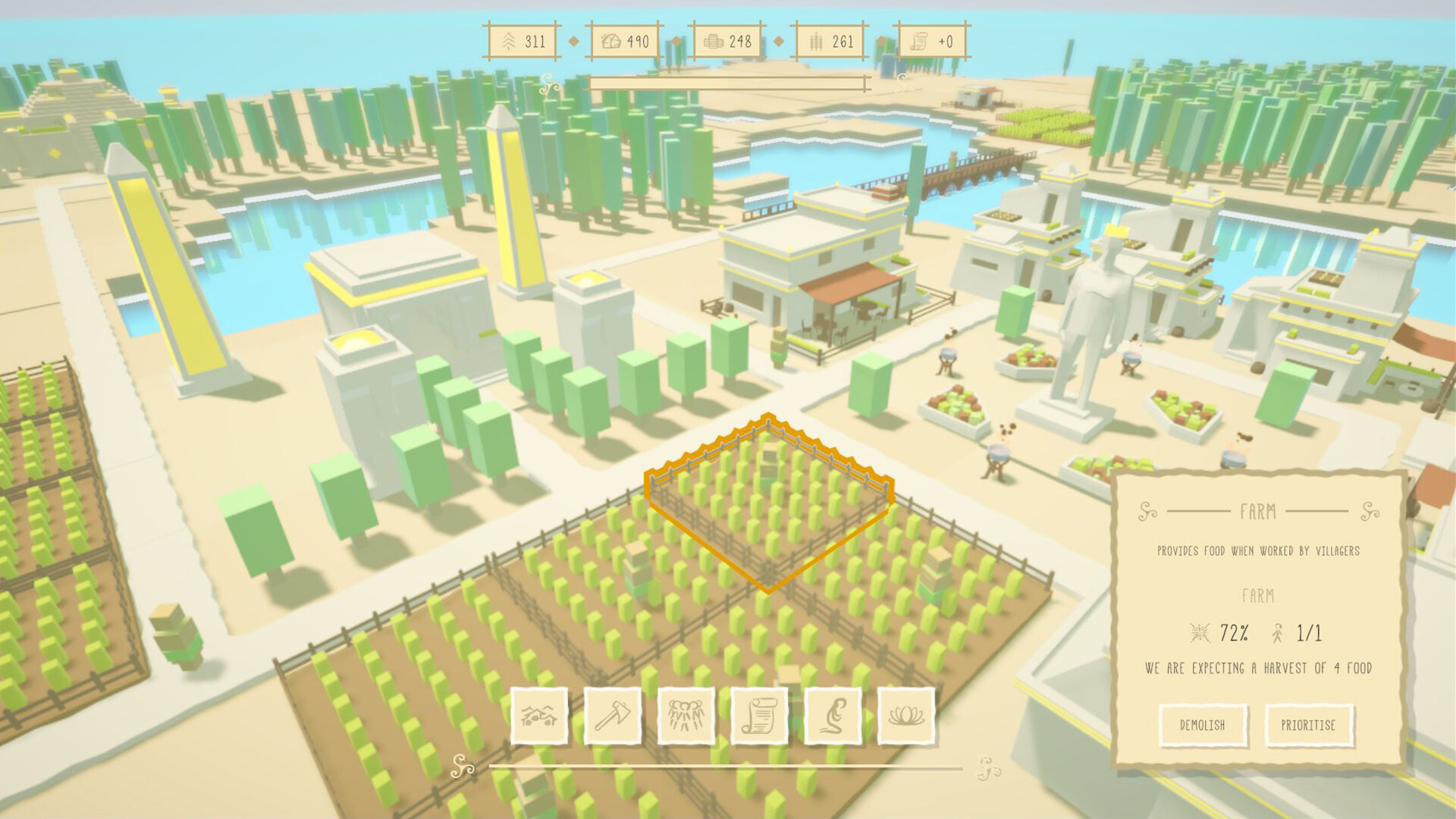Click the sun icon beside 72%
This screenshot has width=1456, height=819.
tap(1199, 631)
